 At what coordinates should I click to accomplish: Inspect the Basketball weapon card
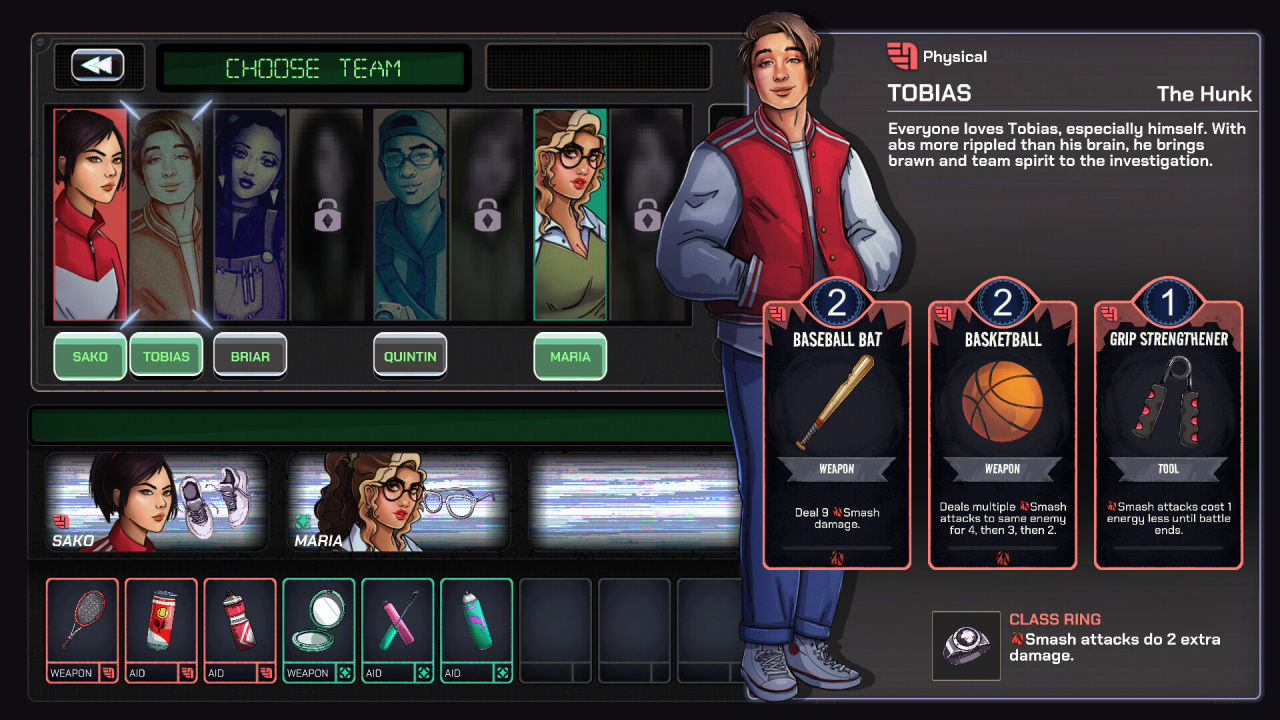[x=1002, y=435]
